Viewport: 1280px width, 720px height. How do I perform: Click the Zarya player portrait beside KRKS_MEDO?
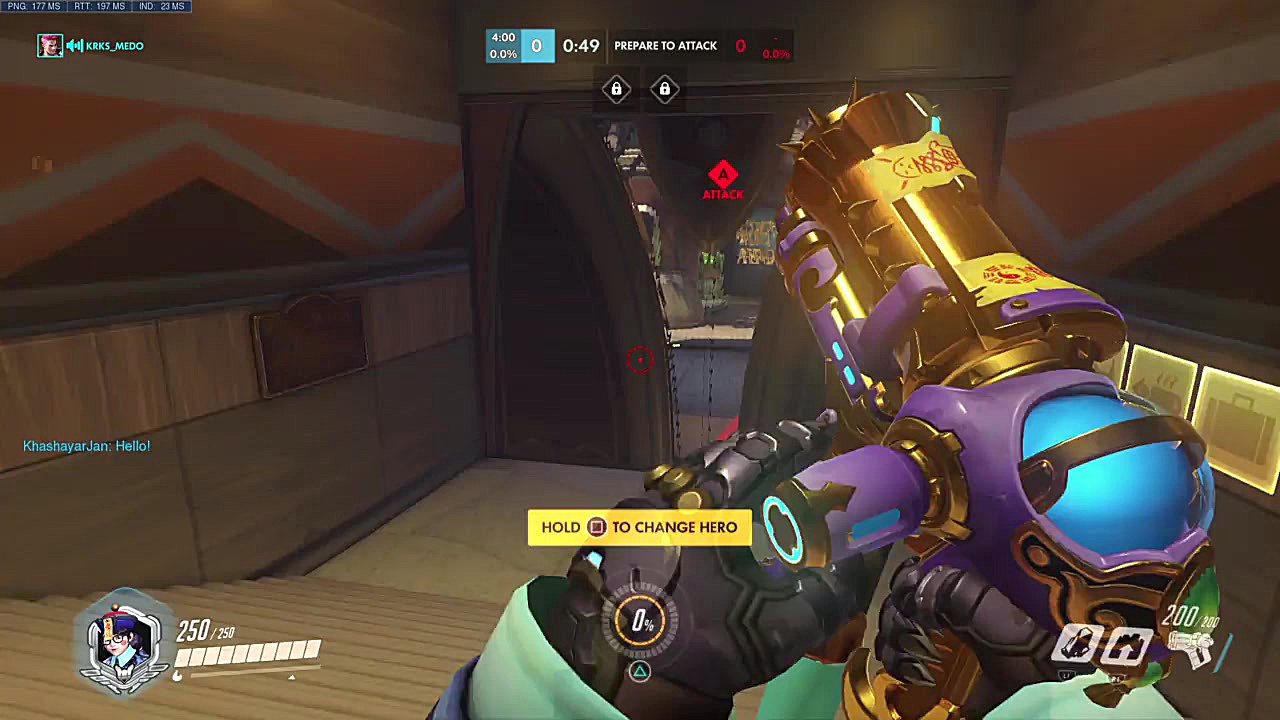click(x=49, y=45)
